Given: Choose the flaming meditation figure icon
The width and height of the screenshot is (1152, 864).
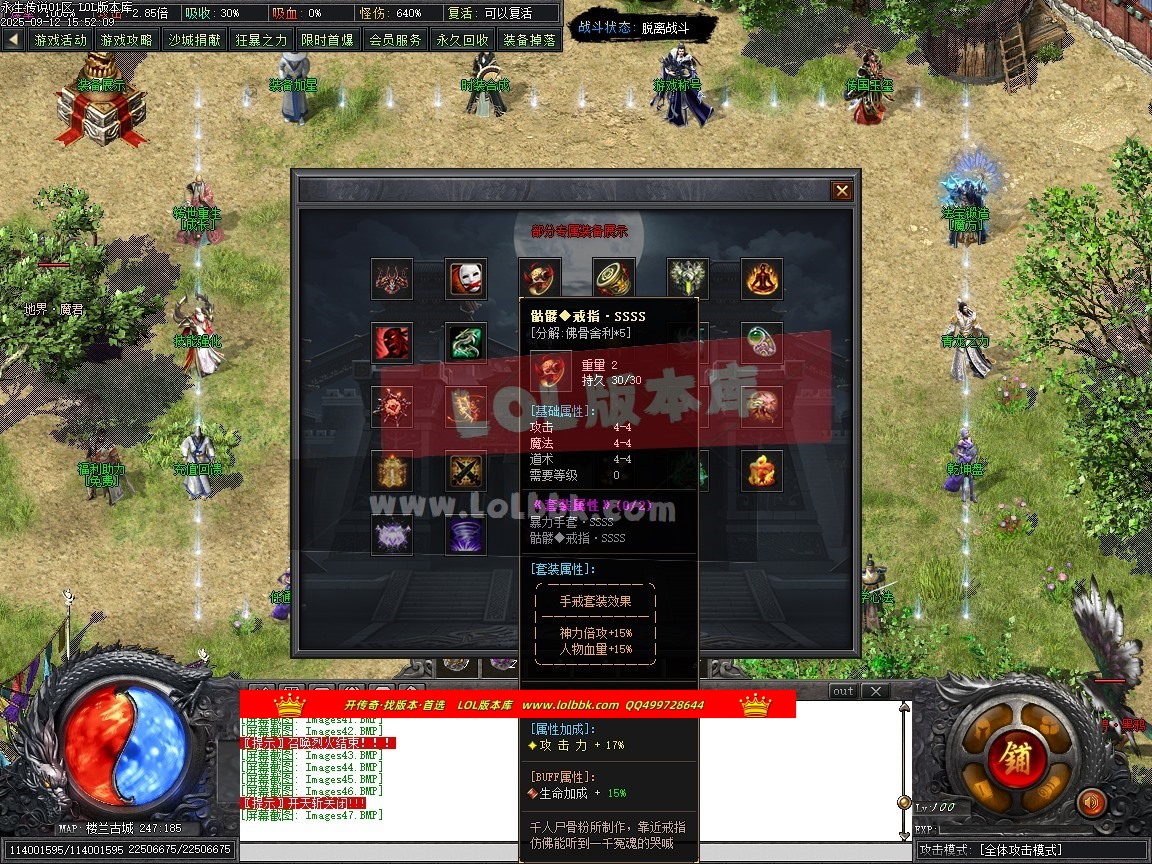Looking at the screenshot, I should [x=762, y=279].
